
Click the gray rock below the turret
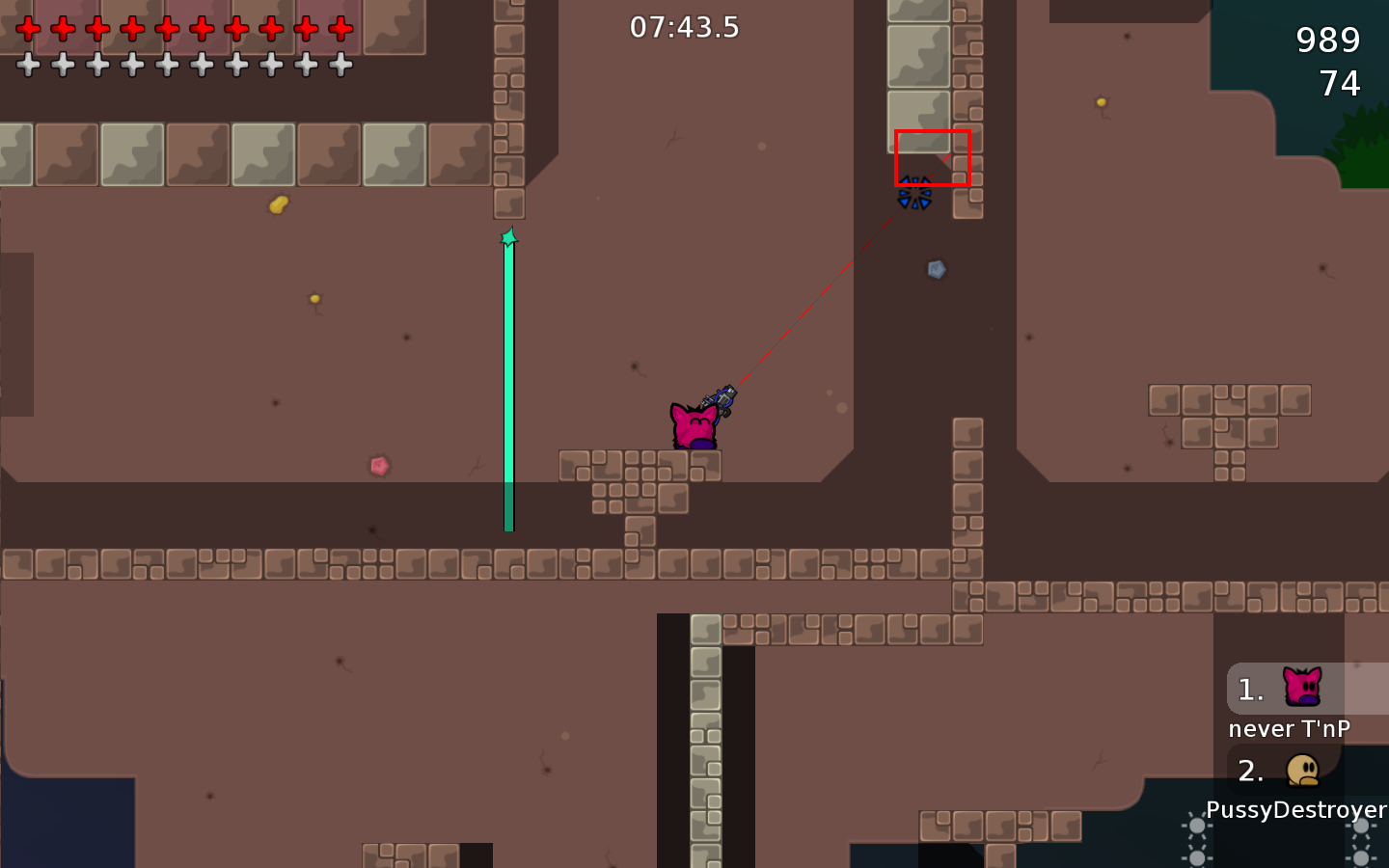[x=934, y=269]
